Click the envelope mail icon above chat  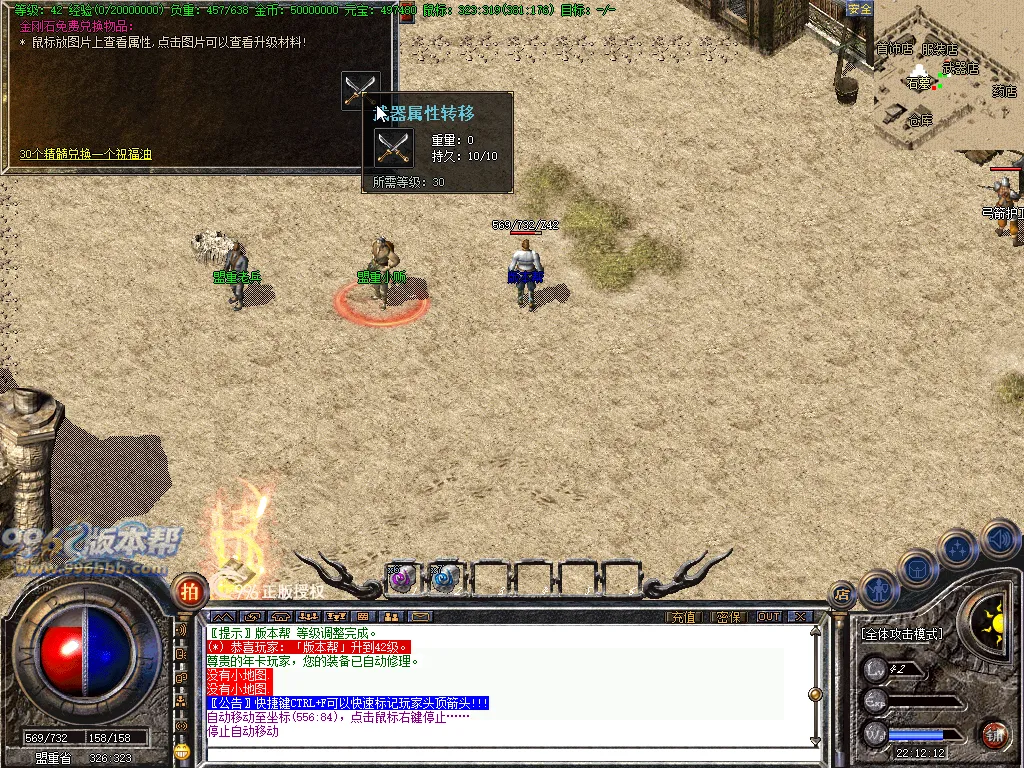[x=419, y=616]
